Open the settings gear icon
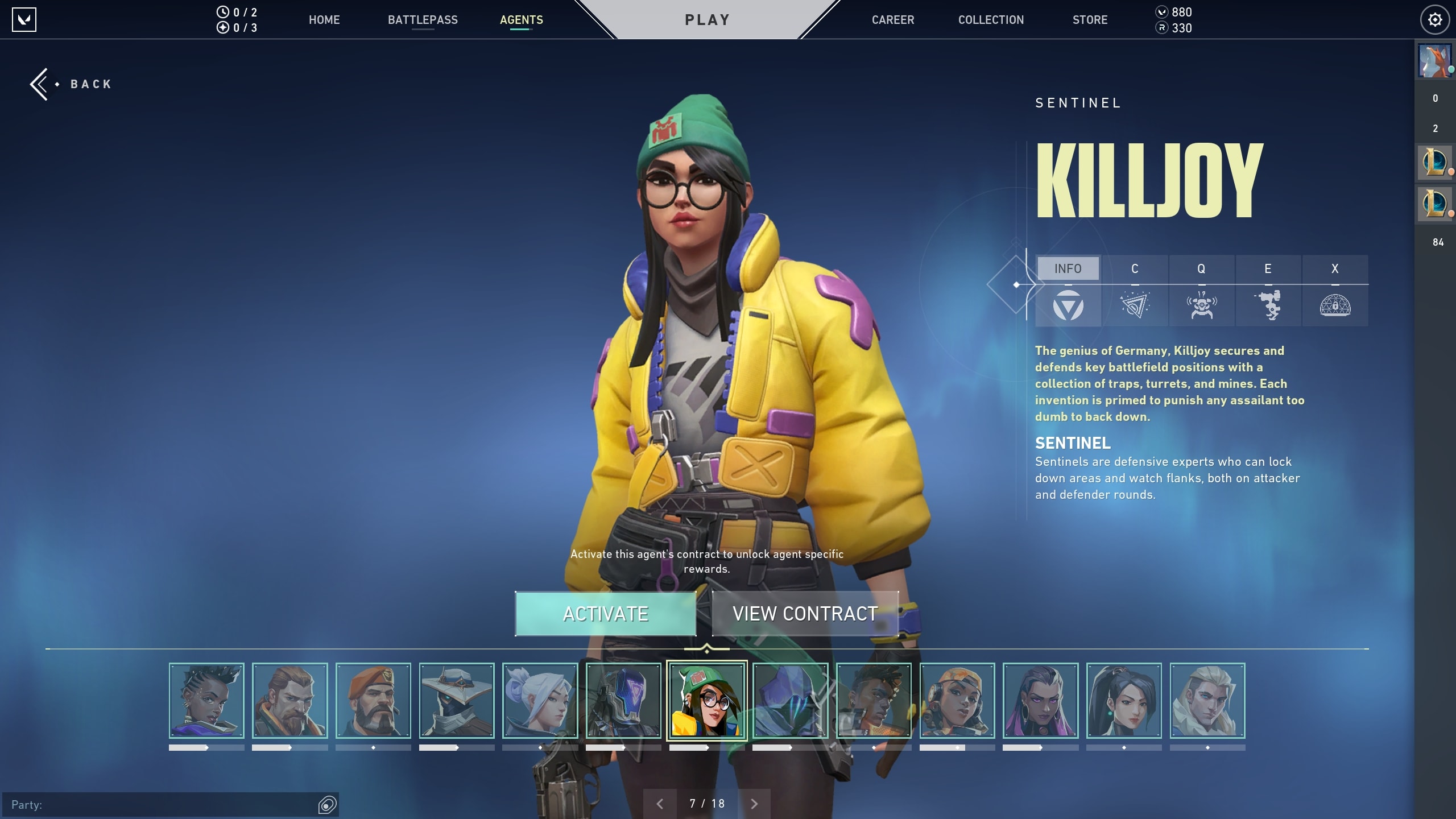Image resolution: width=1456 pixels, height=819 pixels. pos(1435,20)
